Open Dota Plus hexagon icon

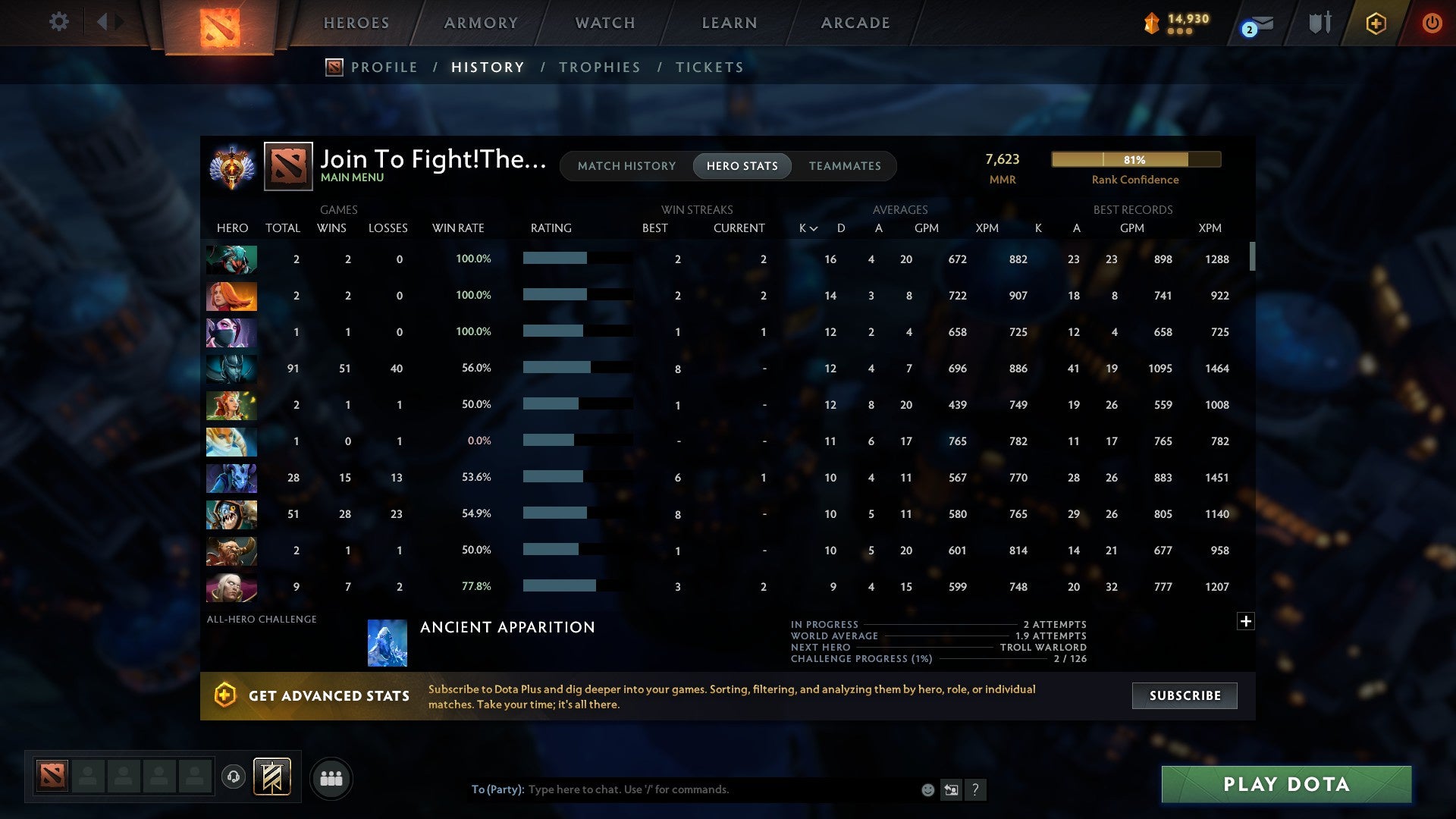[x=1376, y=23]
